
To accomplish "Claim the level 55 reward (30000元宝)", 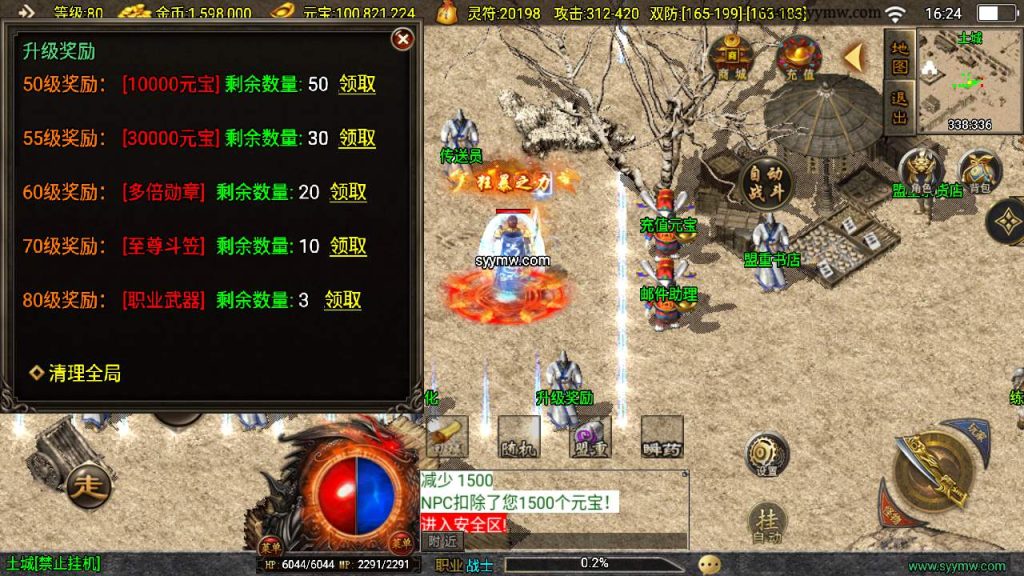I will (x=357, y=138).
